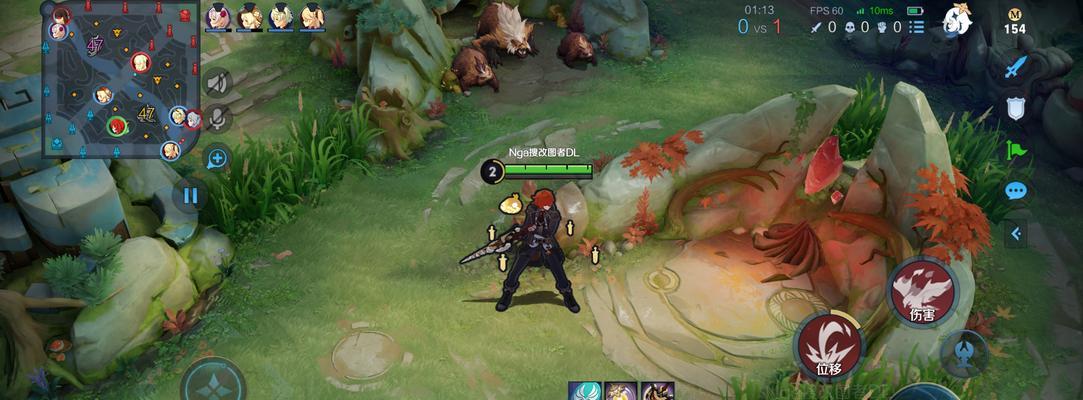Viewport: 1083px width, 400px height.
Task: Select the blue sword attack signal
Action: pyautogui.click(x=1016, y=67)
